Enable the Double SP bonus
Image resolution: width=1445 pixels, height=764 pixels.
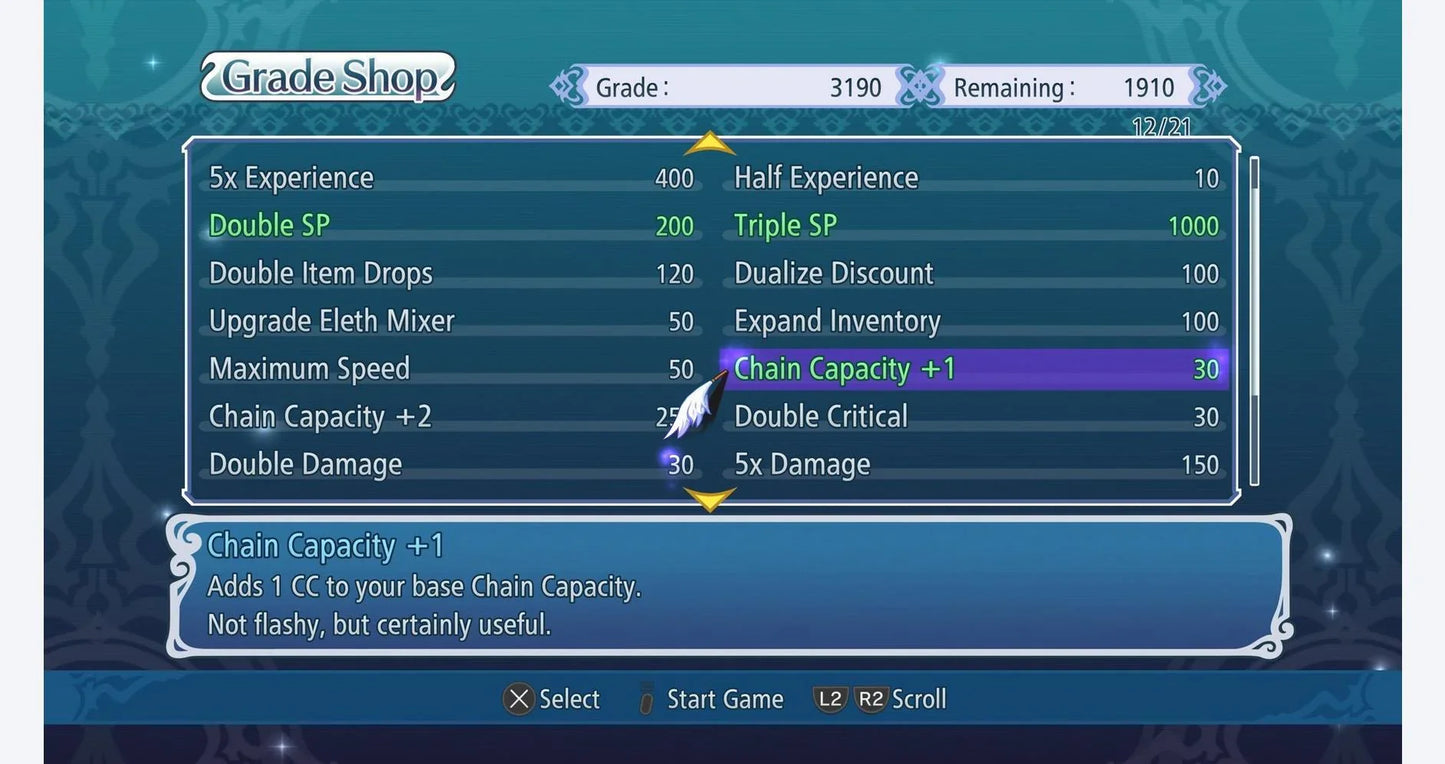pyautogui.click(x=268, y=225)
